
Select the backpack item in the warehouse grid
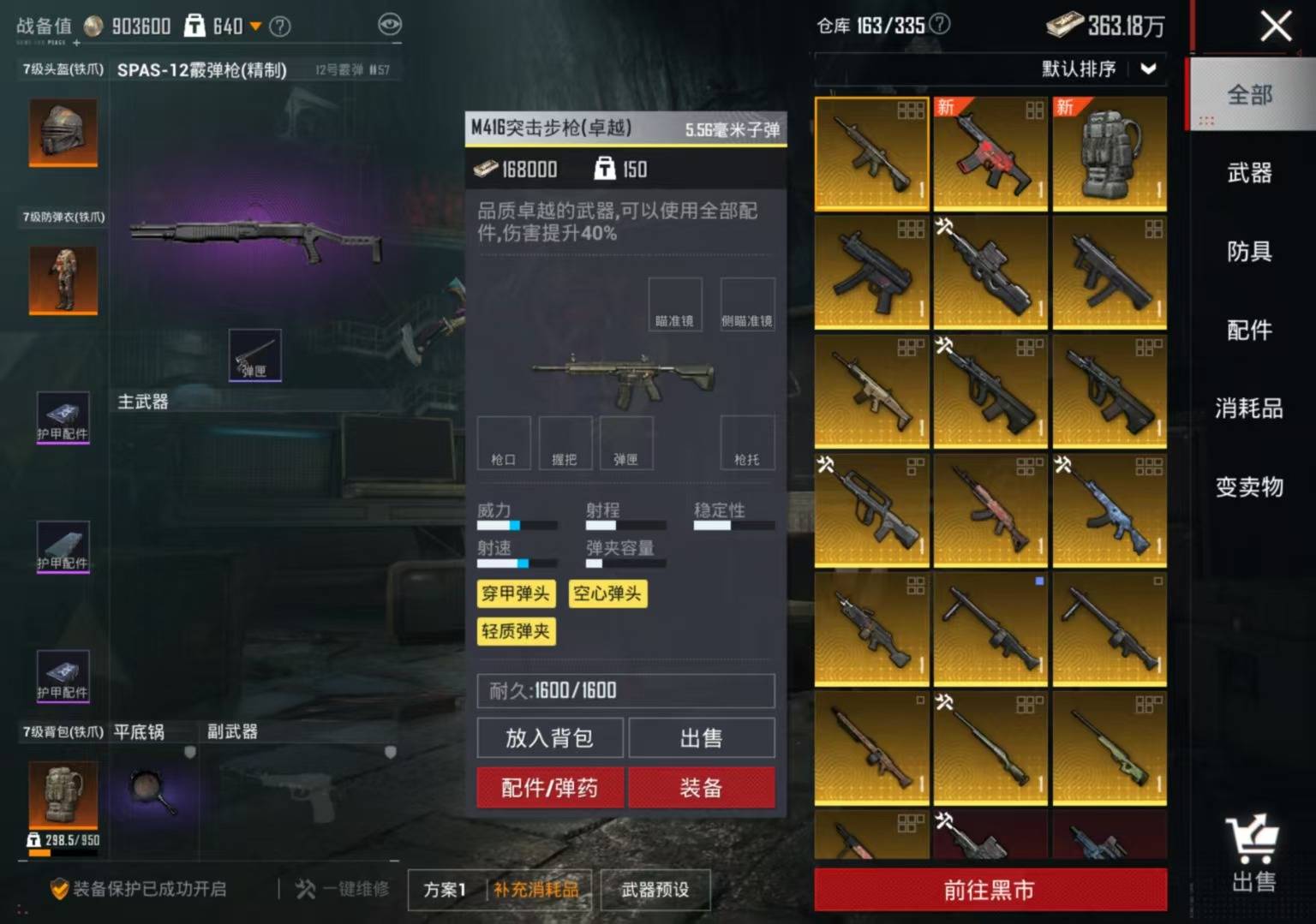point(1110,152)
